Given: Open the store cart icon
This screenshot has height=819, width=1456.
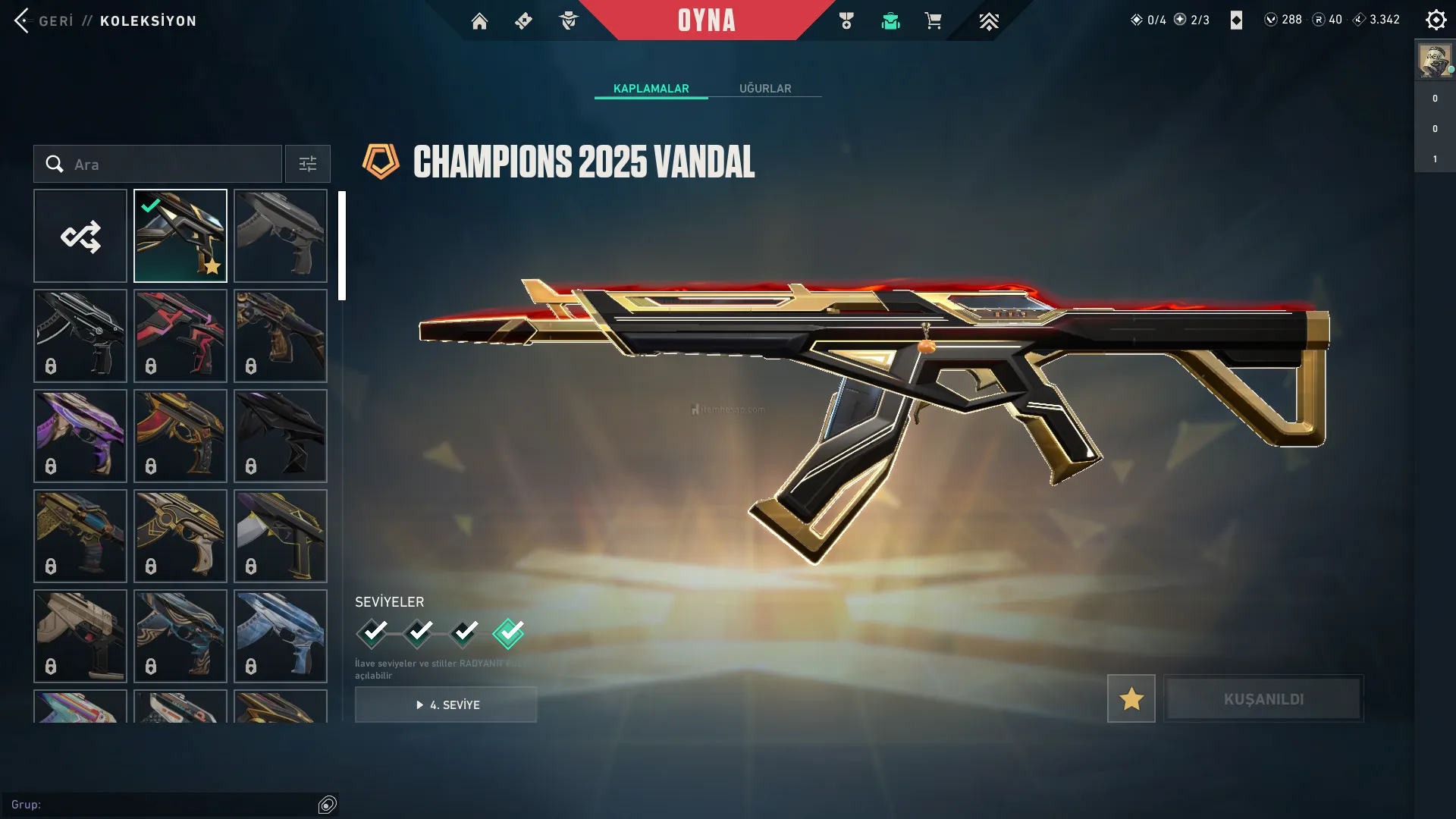Looking at the screenshot, I should 933,21.
